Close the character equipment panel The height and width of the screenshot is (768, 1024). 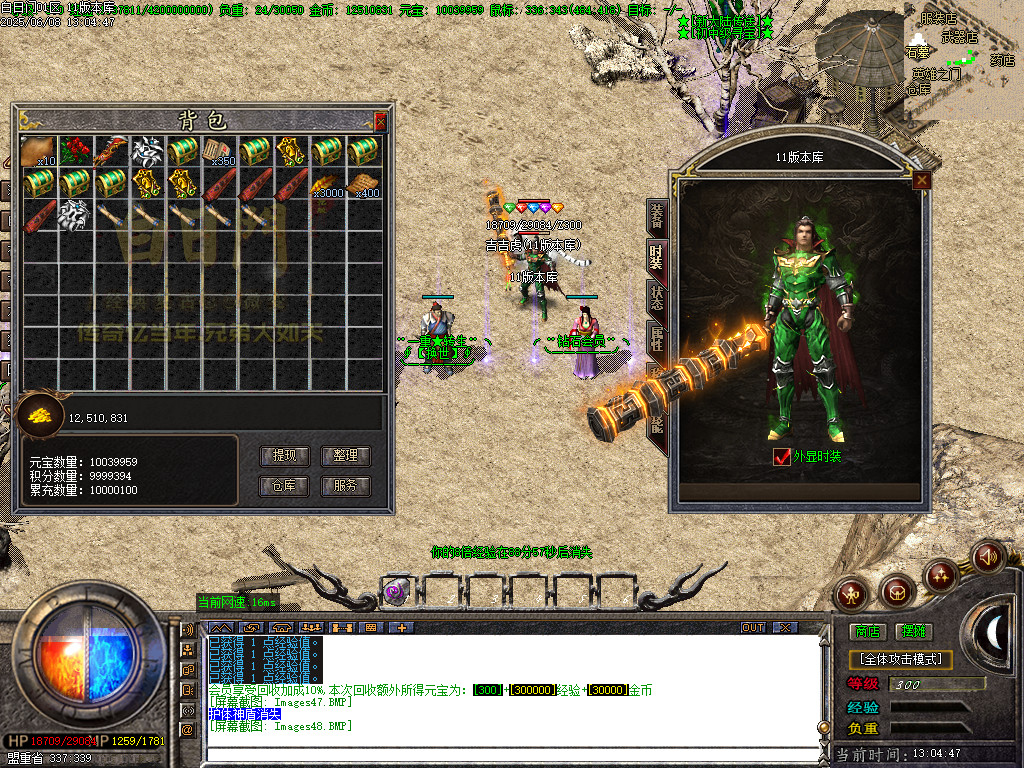(x=921, y=180)
